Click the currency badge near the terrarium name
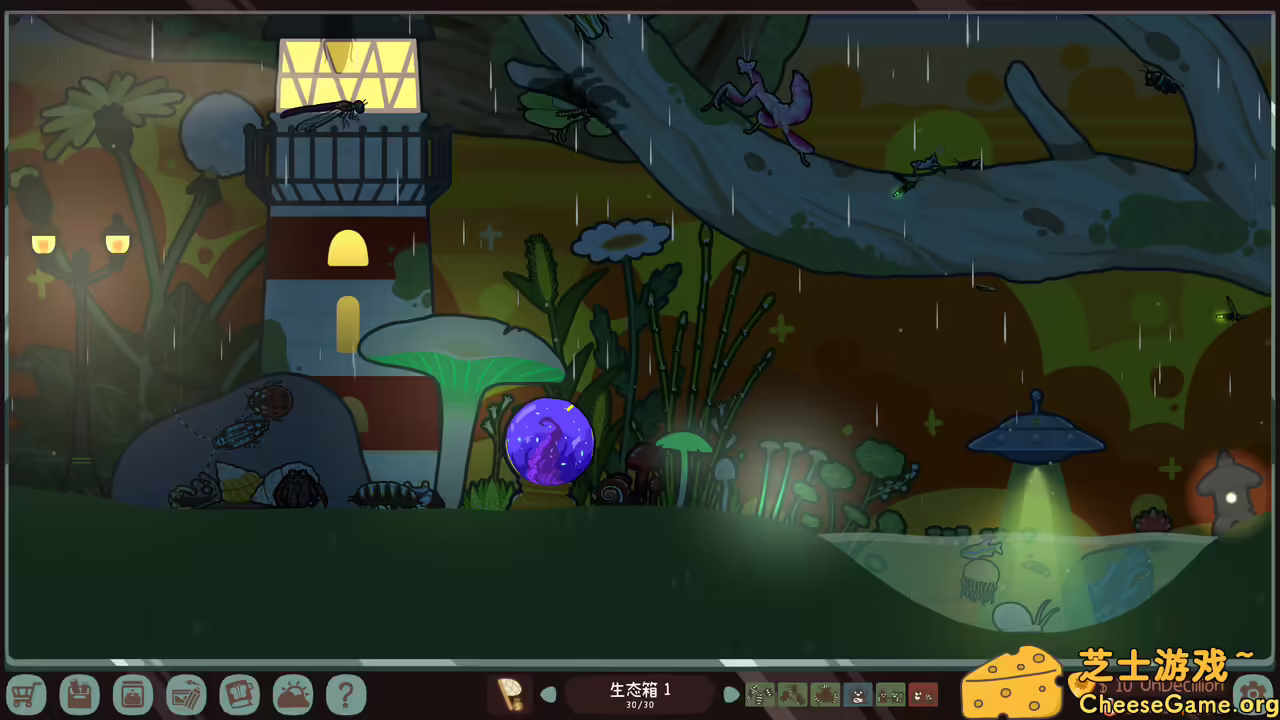The width and height of the screenshot is (1280, 720). click(510, 693)
